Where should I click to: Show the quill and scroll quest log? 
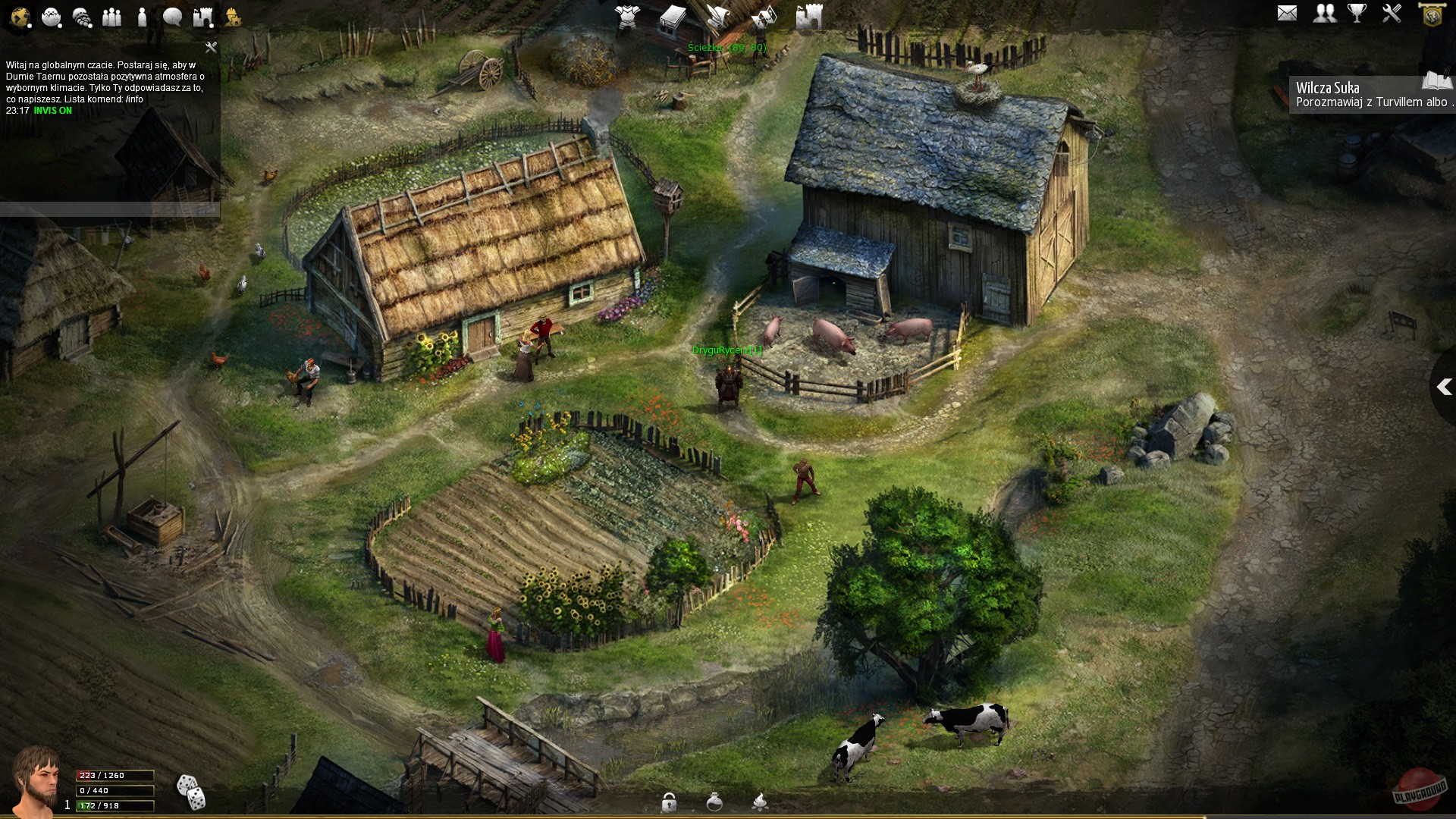[x=717, y=17]
